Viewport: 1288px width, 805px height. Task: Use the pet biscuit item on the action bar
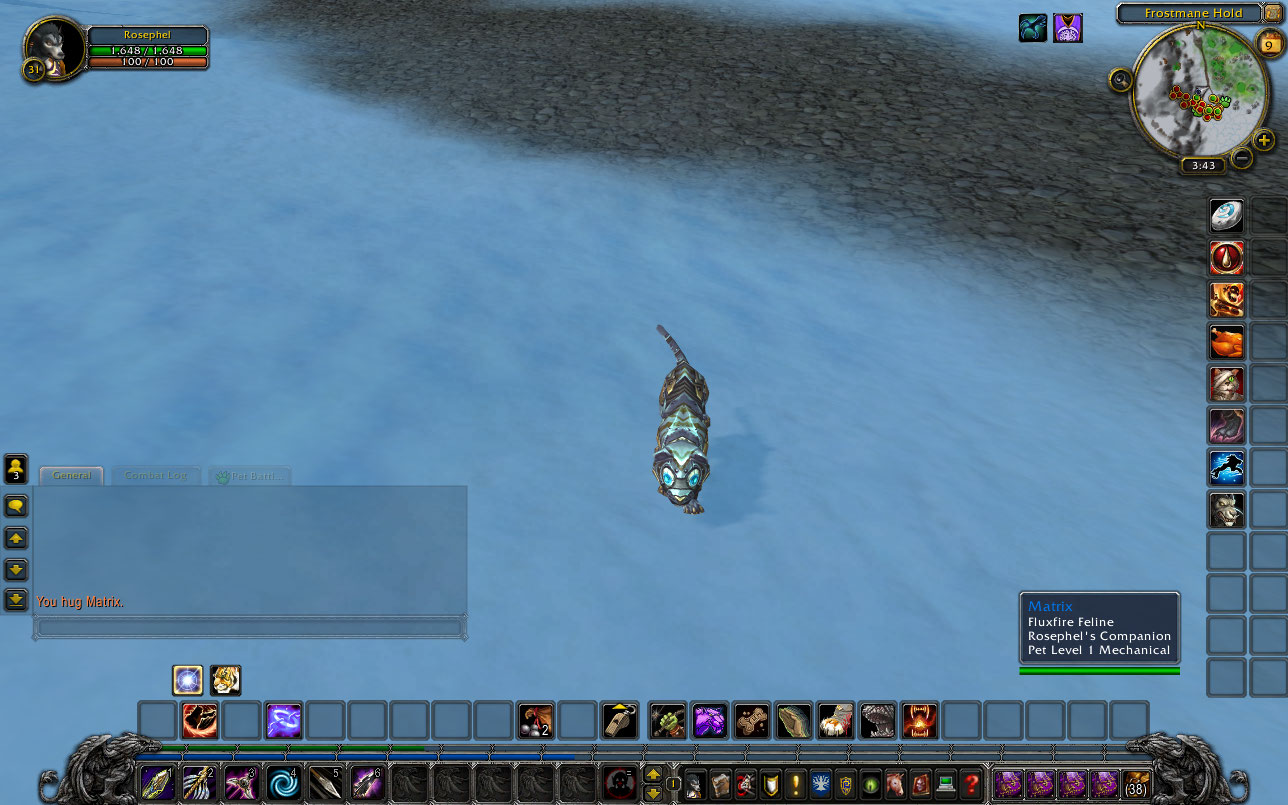750,719
